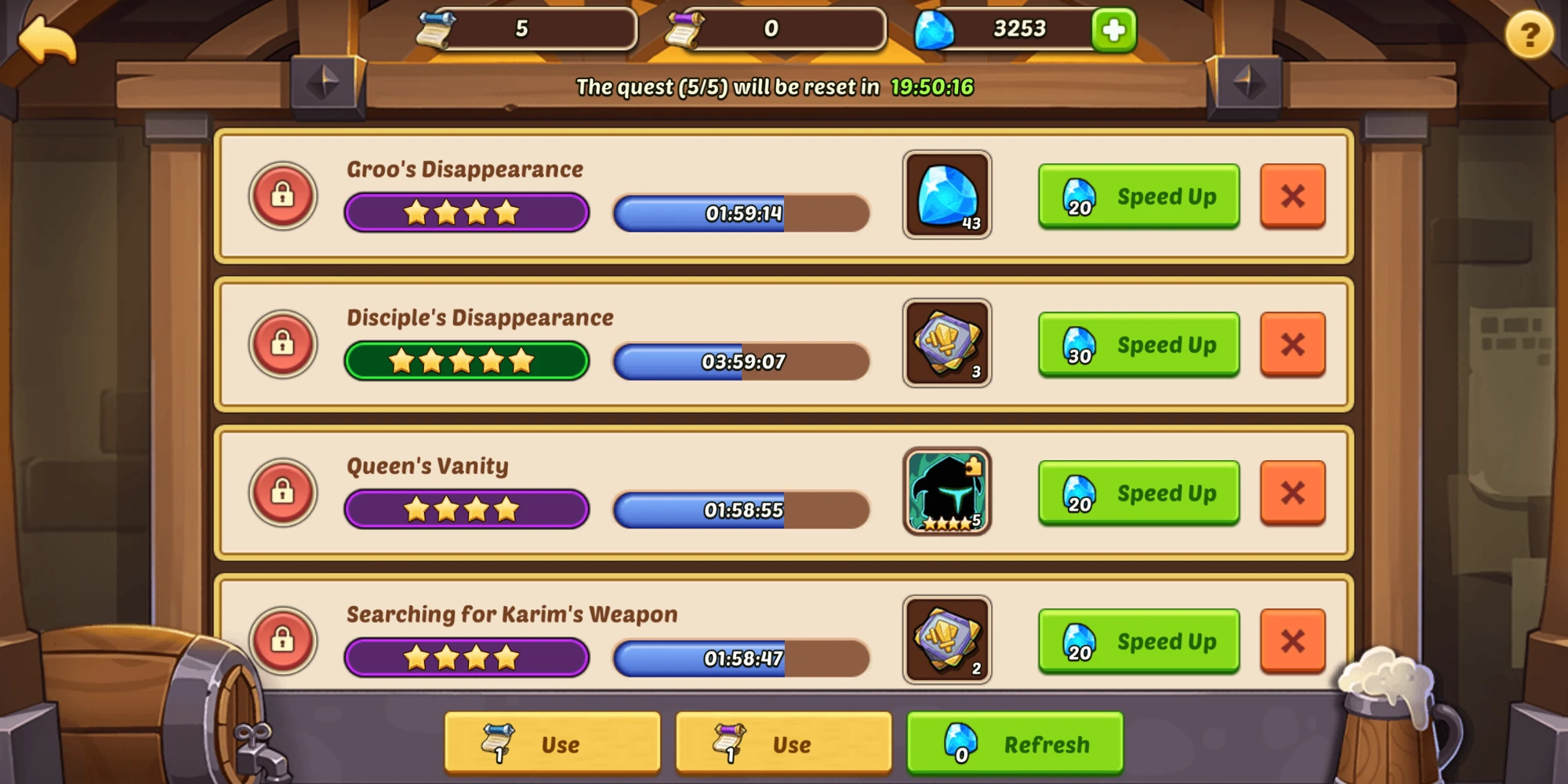Viewport: 1568px width, 784px height.
Task: Check the reward item on Searching for Karim's Weapon
Action: [947, 641]
